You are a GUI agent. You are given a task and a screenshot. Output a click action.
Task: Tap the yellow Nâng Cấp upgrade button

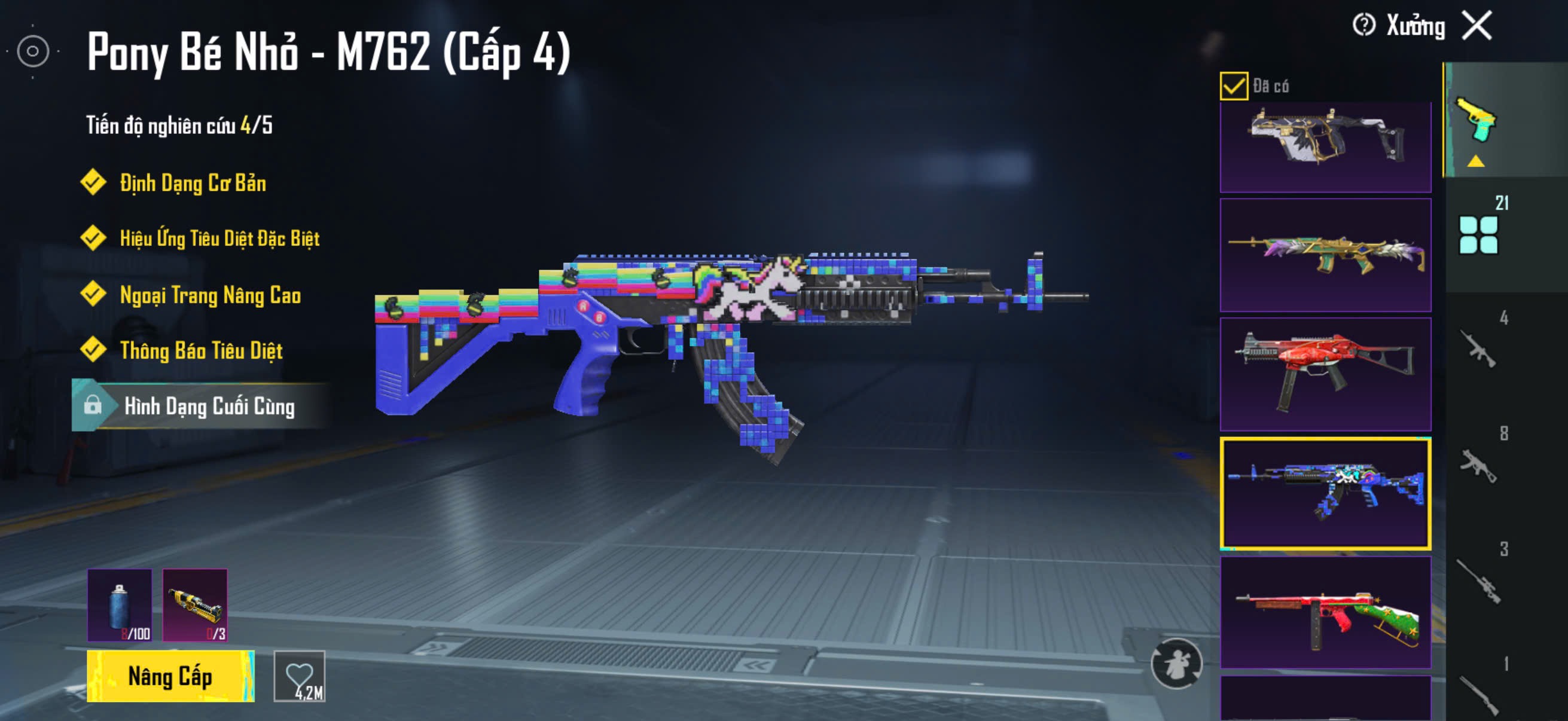(x=170, y=676)
